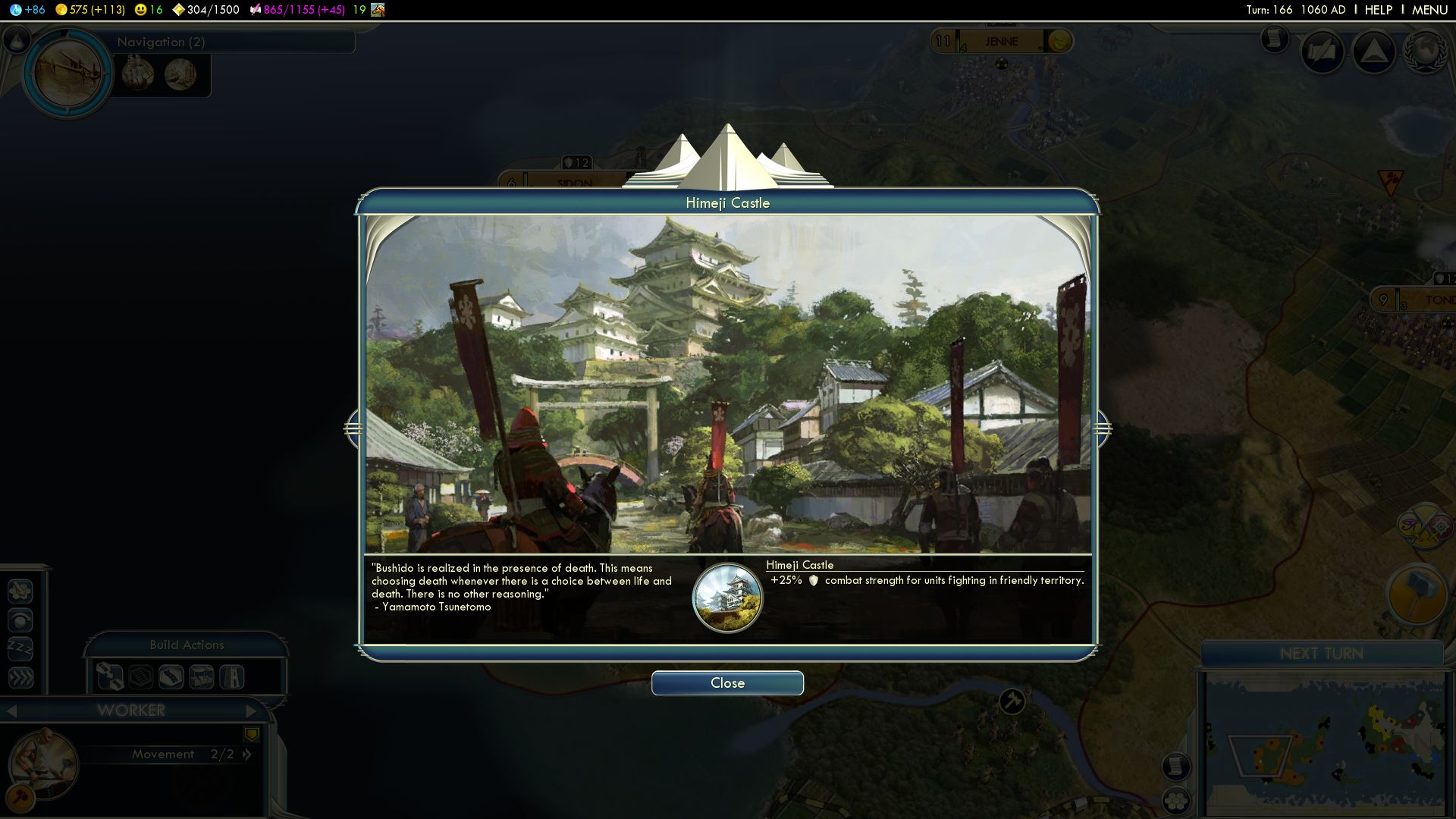Choose the sleep (Zzz) unit action
The image size is (1456, 819).
[x=20, y=649]
